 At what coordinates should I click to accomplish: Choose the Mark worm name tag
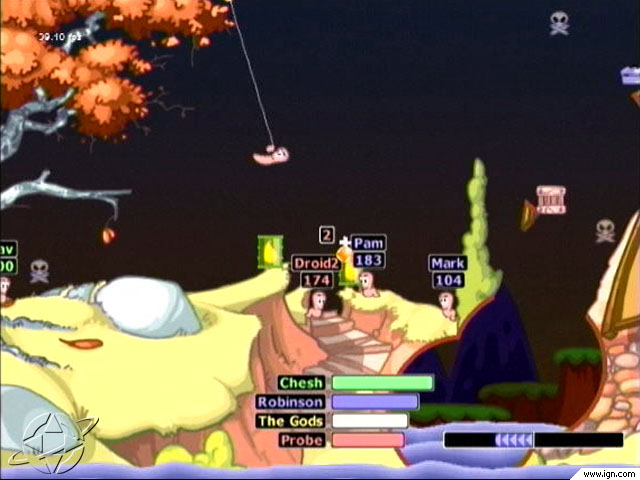coord(447,263)
